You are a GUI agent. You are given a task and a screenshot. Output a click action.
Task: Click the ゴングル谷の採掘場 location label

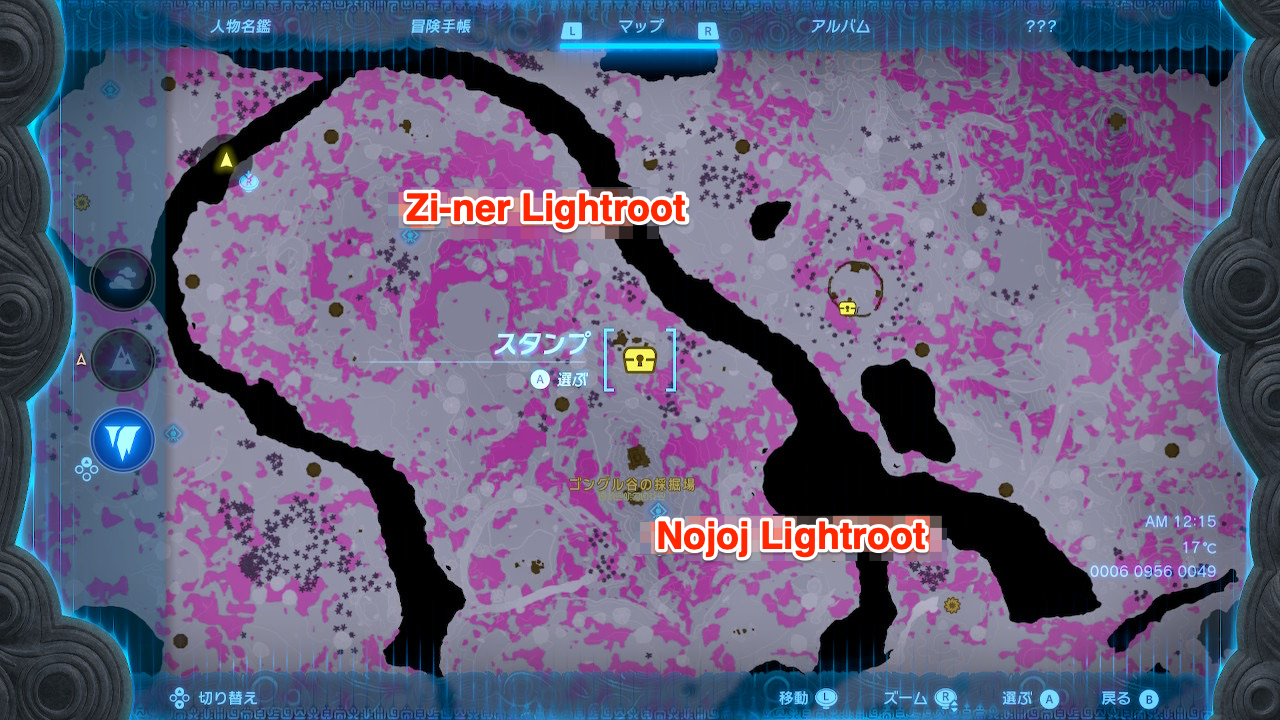[632, 484]
